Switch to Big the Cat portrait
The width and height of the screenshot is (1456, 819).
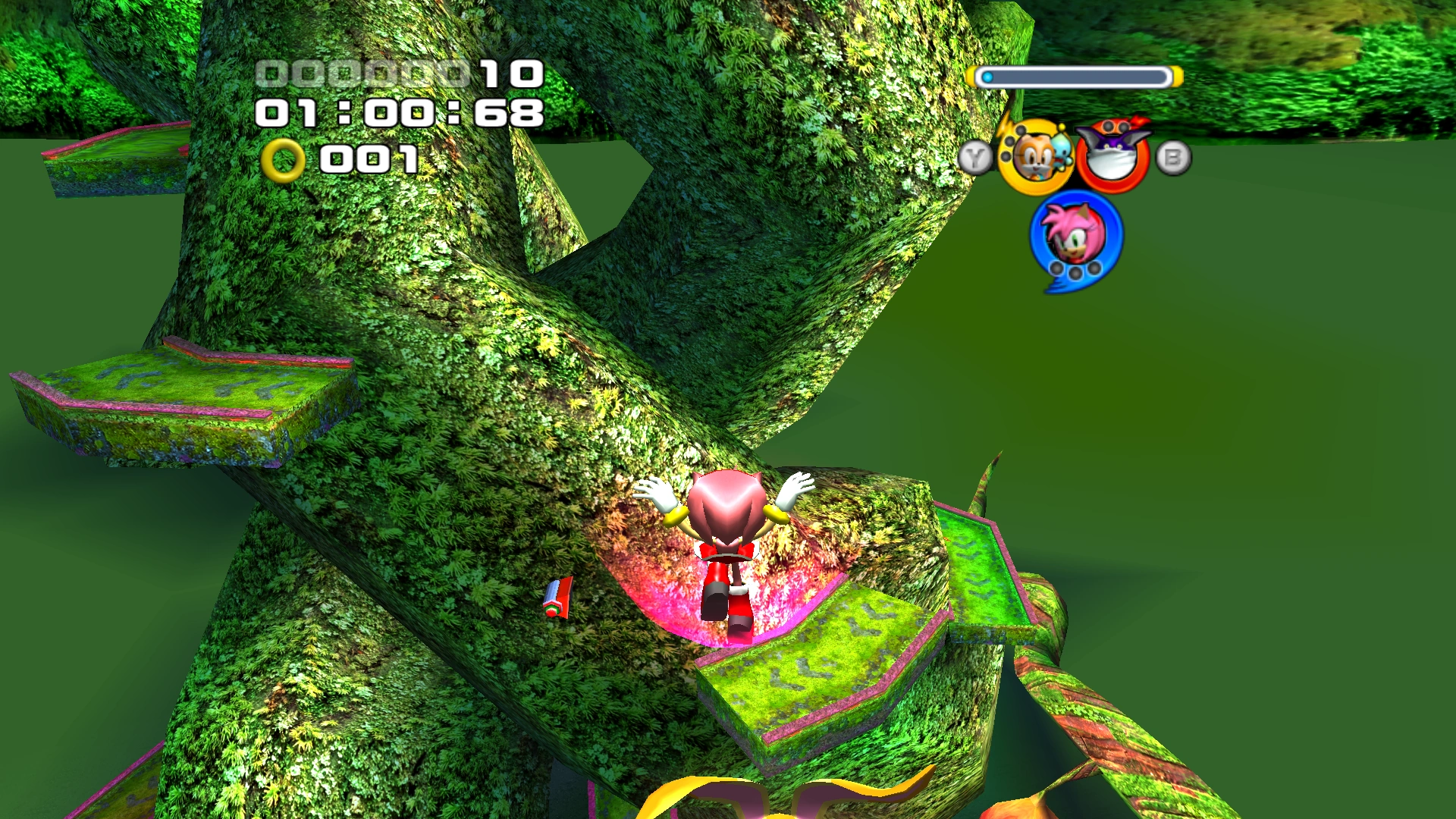[1112, 155]
